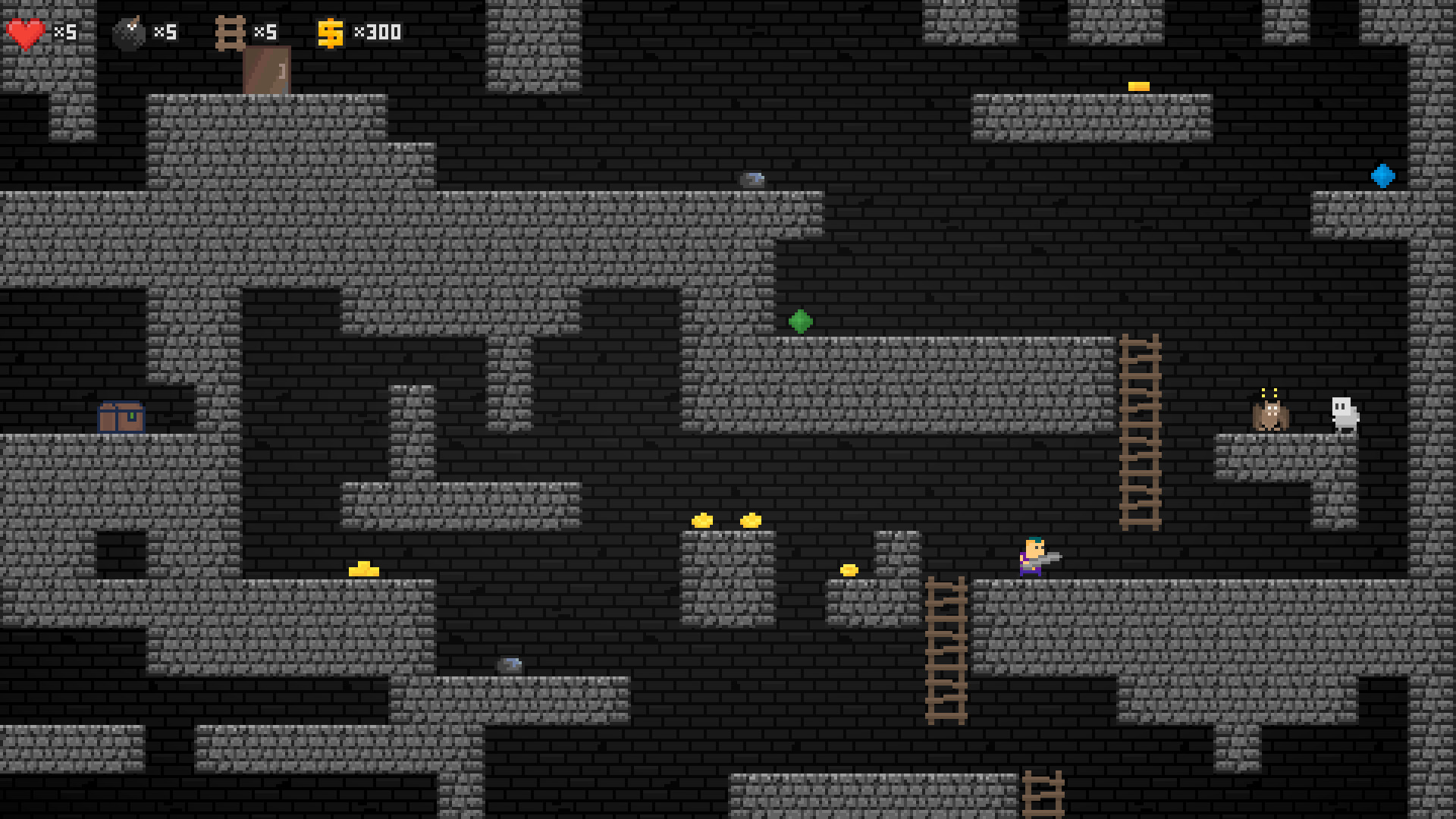Click the wooden door at the top

[267, 68]
